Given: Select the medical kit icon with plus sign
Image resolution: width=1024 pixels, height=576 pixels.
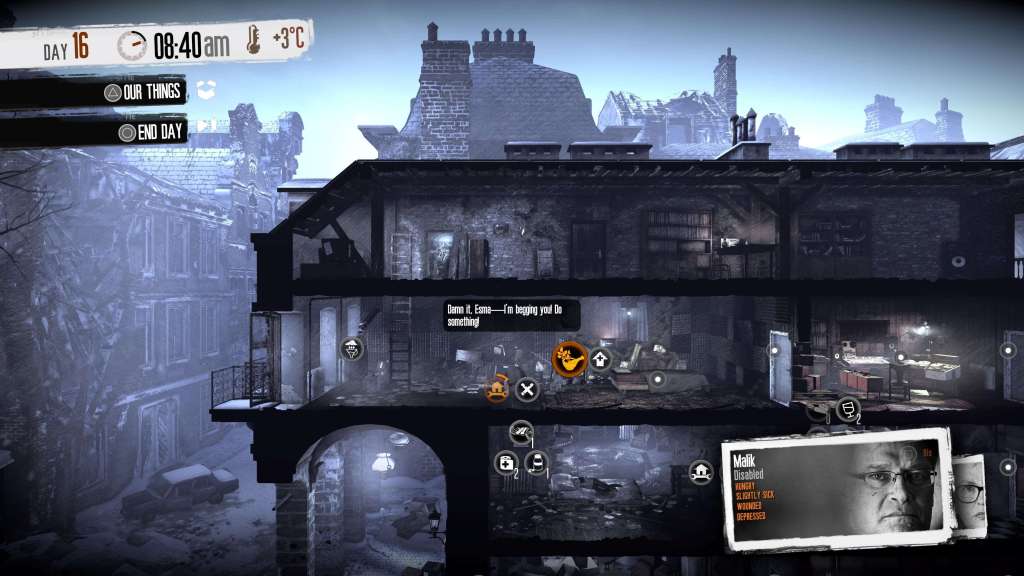Looking at the screenshot, I should coord(507,463).
